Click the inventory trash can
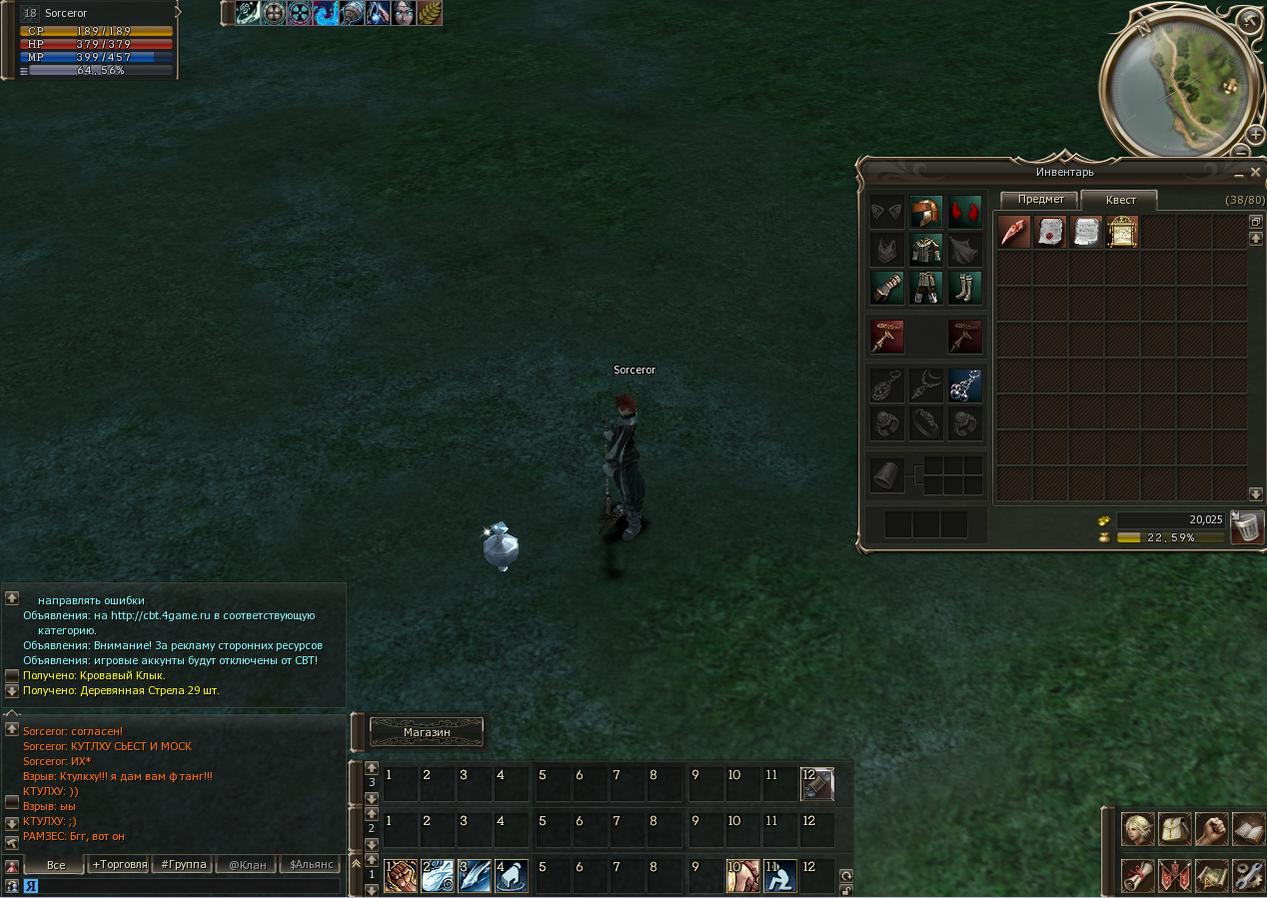This screenshot has width=1267, height=898. (1246, 527)
